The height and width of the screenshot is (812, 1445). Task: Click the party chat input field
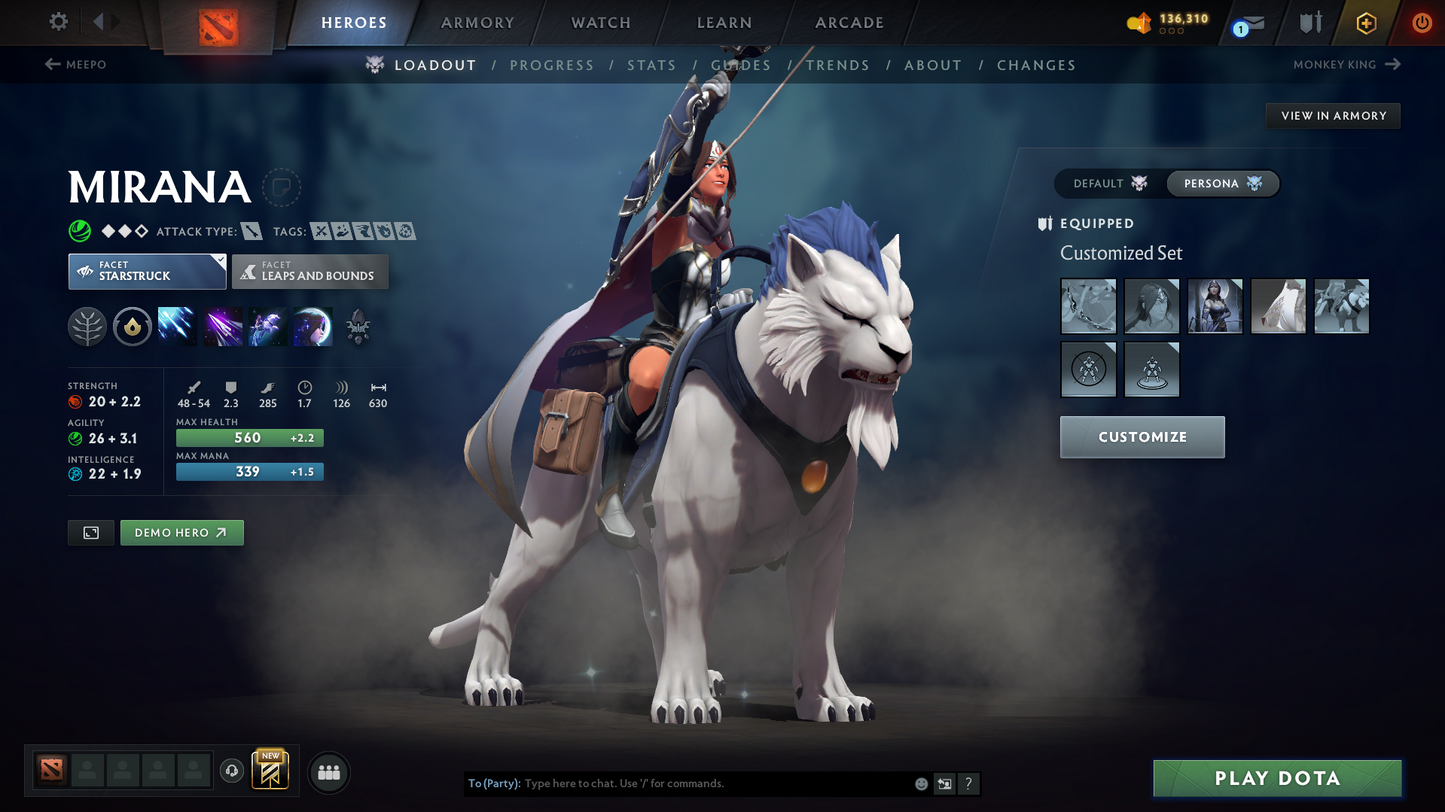700,783
